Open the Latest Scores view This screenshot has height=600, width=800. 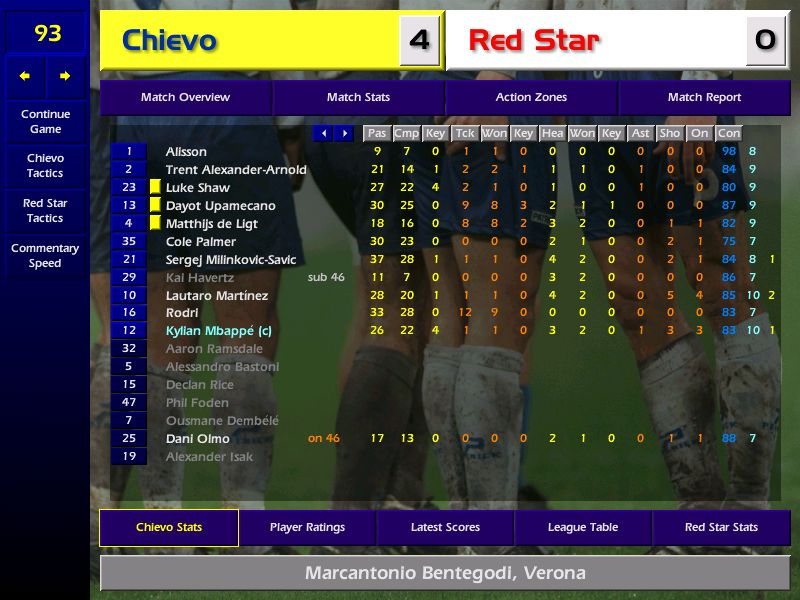tap(445, 528)
